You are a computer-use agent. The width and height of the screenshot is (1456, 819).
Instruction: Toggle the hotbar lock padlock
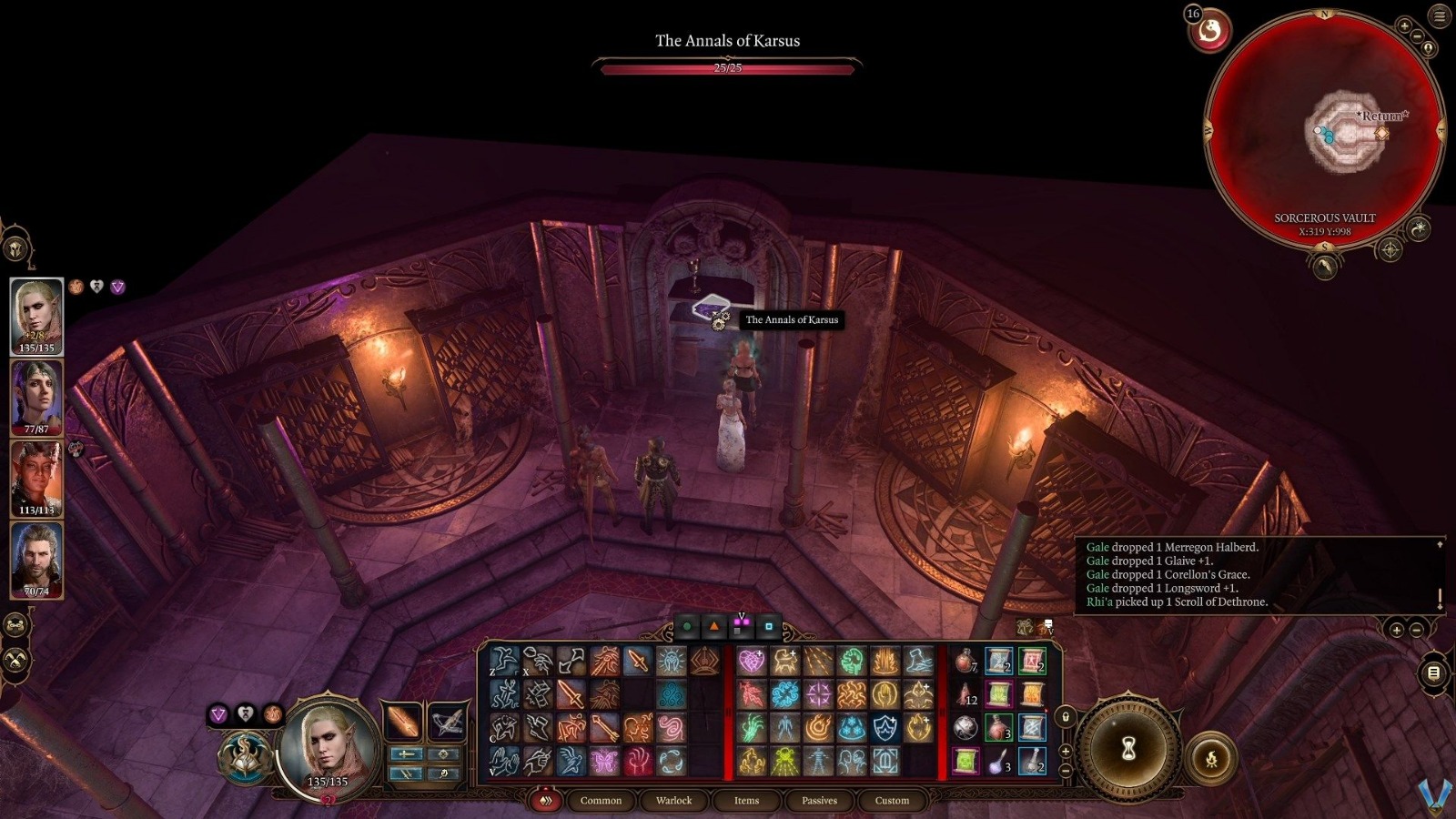coord(1065,716)
